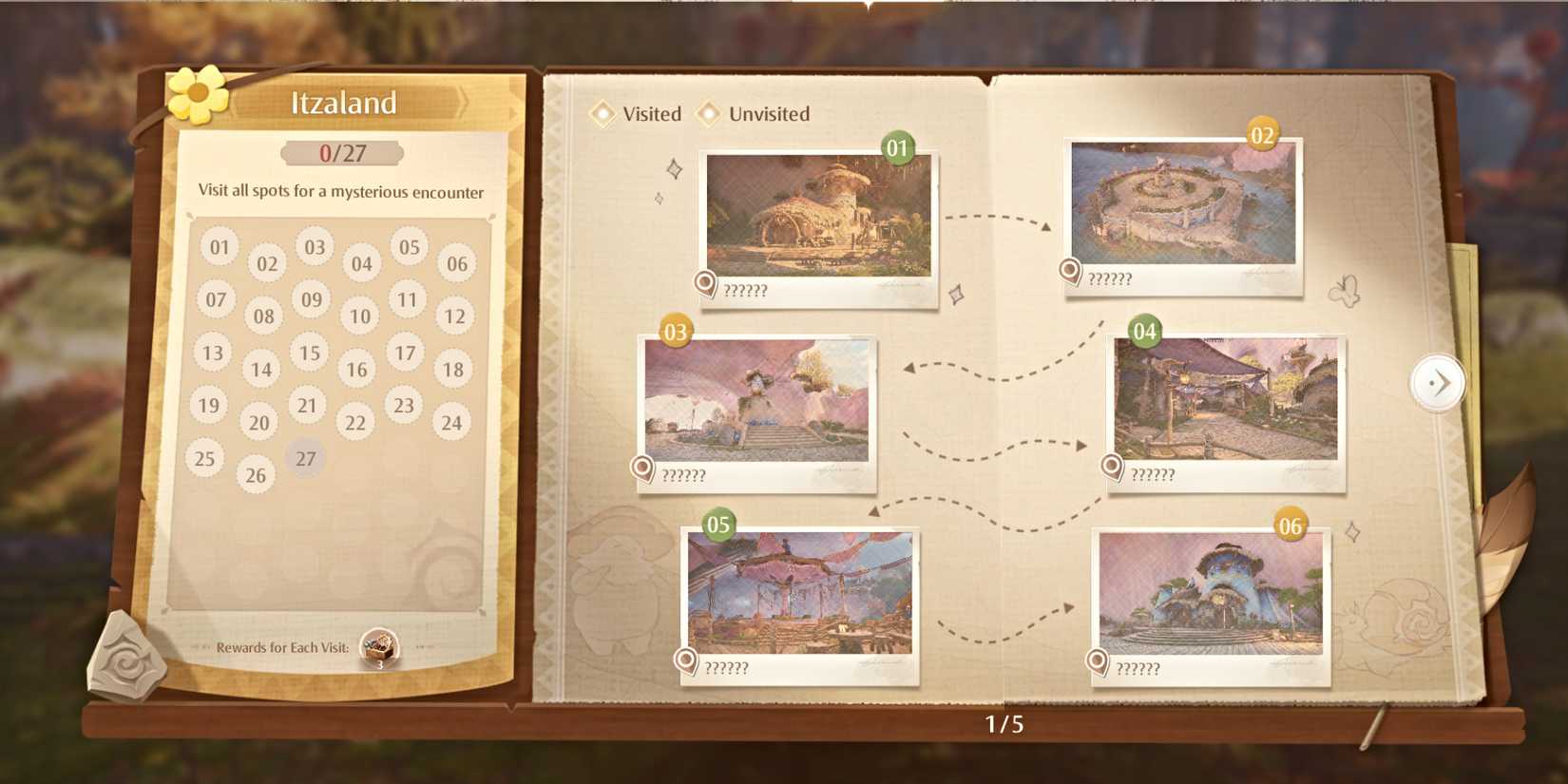Click the Visited legend diamond marker
The height and width of the screenshot is (784, 1568).
(604, 113)
